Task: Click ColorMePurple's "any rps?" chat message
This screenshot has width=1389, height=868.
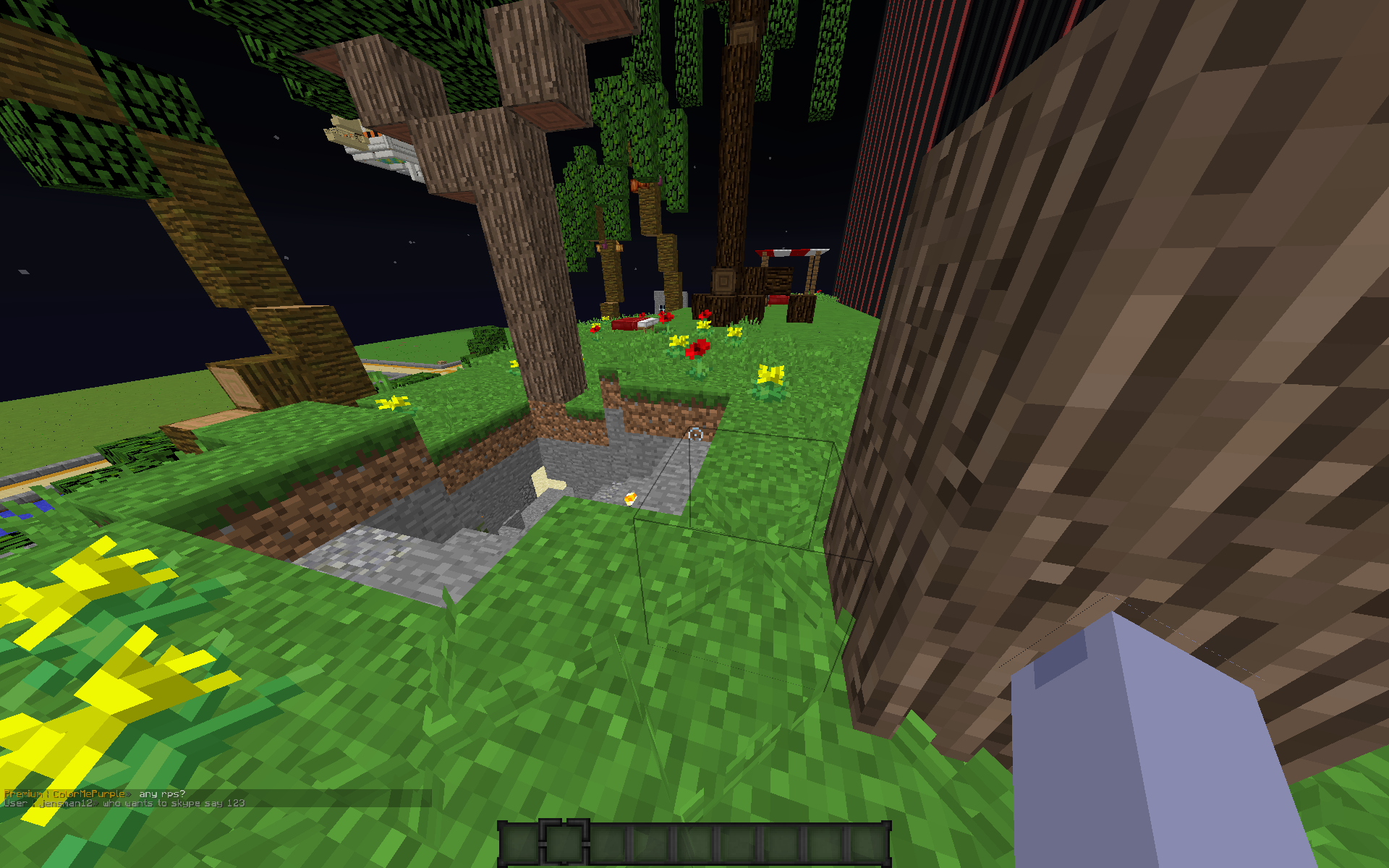Action: [x=161, y=793]
